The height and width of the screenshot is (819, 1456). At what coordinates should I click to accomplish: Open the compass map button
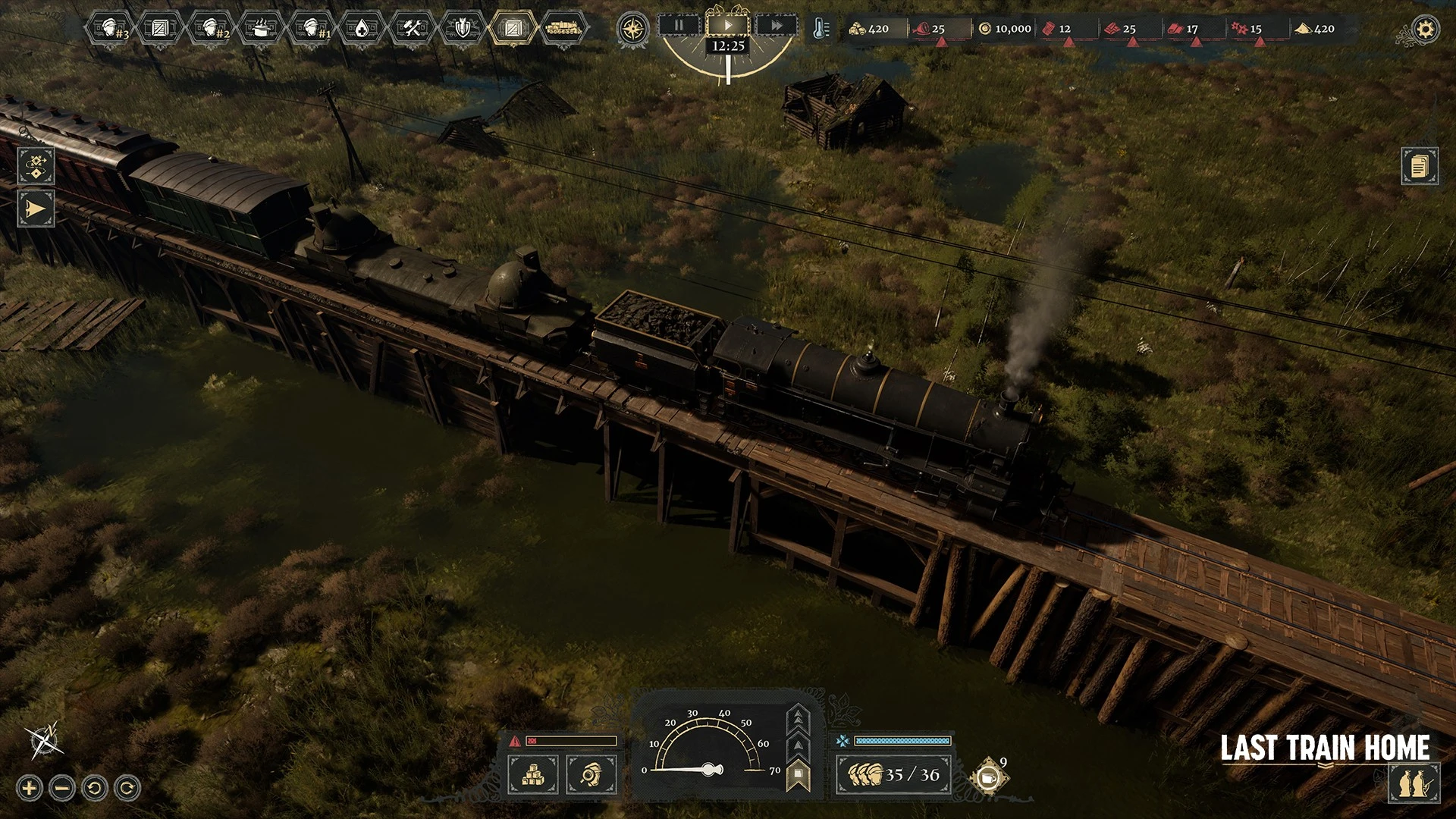632,29
